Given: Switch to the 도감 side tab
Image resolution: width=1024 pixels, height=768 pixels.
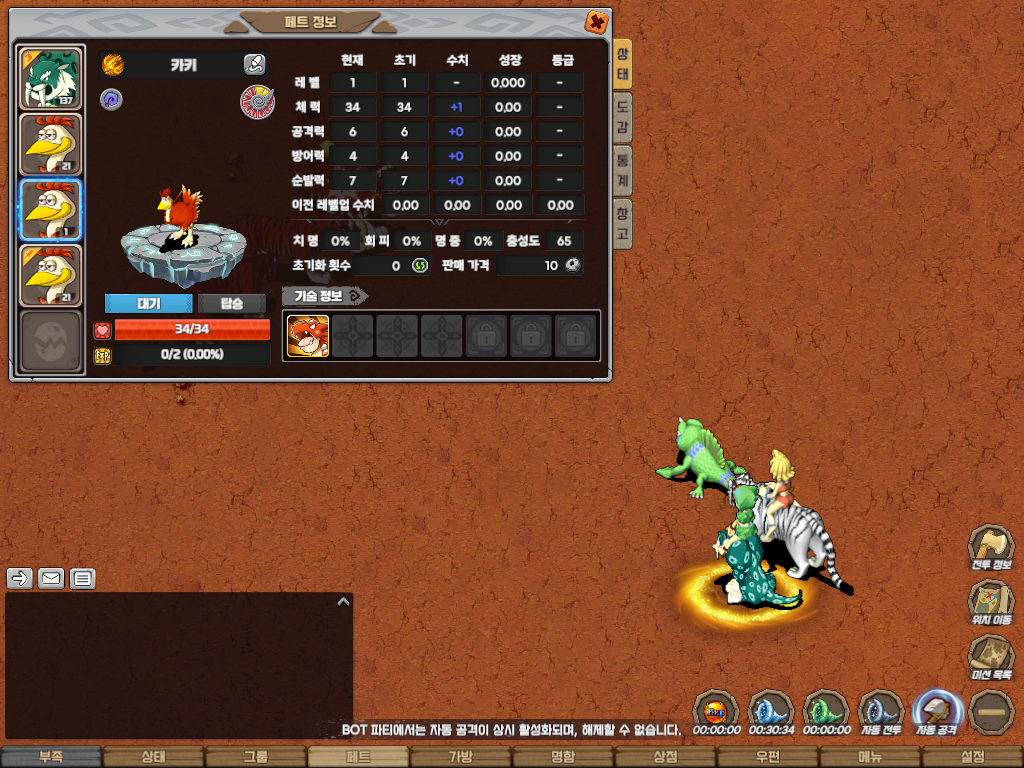Looking at the screenshot, I should coord(622,117).
